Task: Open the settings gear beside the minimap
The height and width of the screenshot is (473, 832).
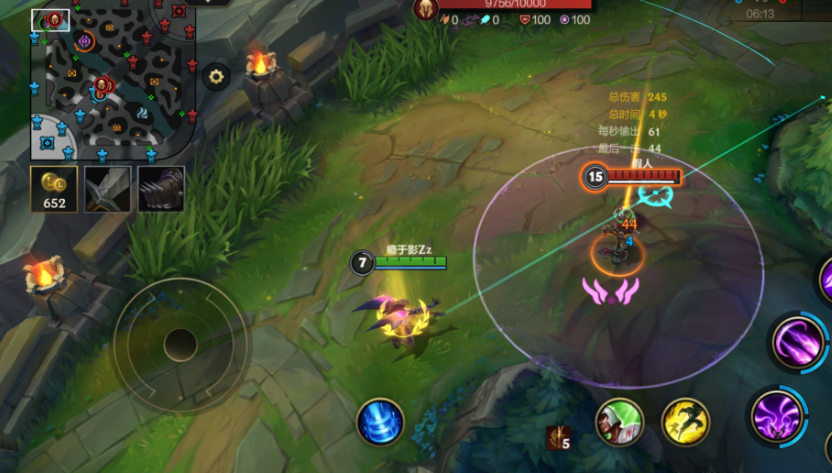Action: (215, 76)
